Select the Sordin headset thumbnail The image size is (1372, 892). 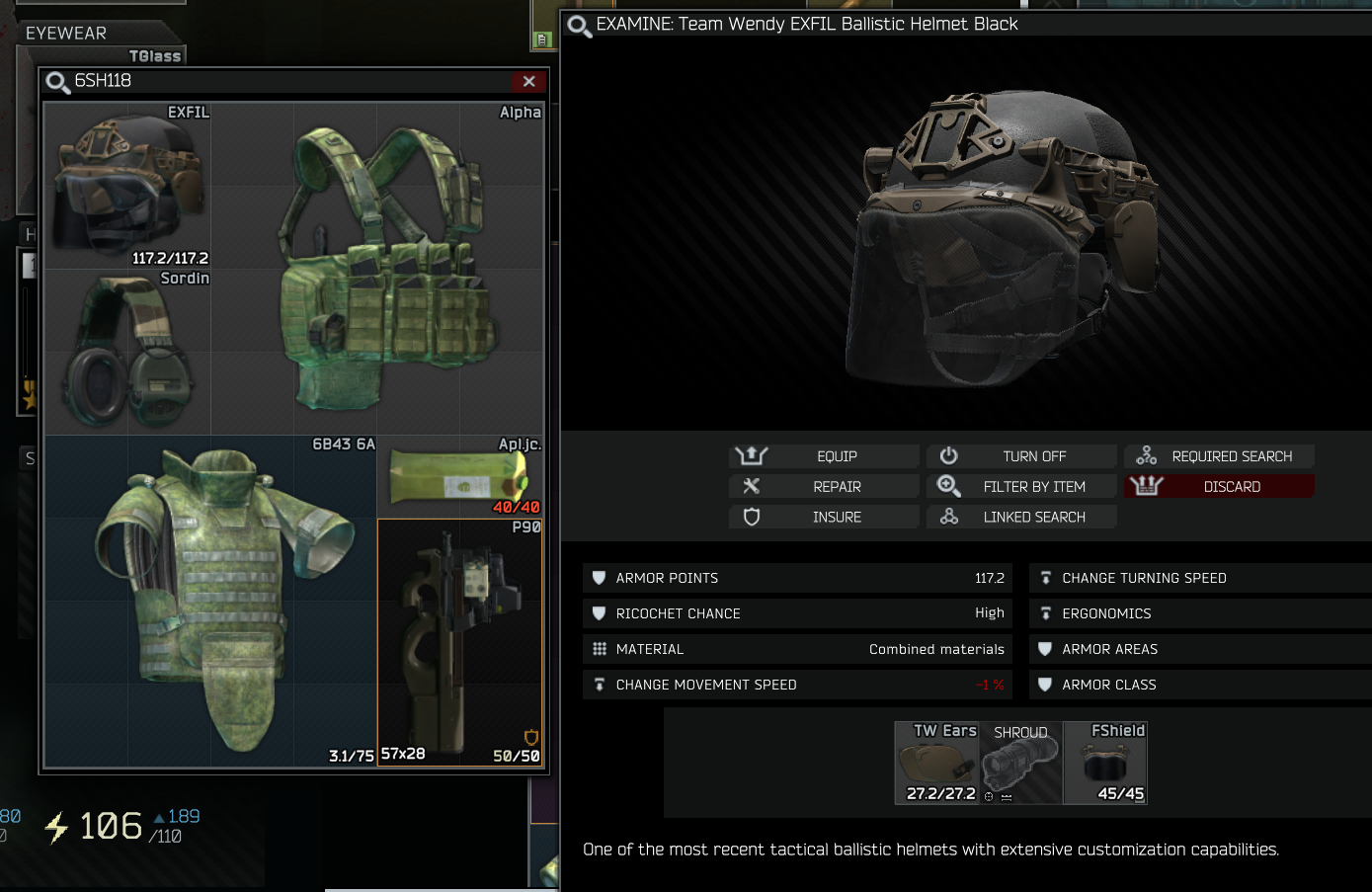(x=126, y=351)
